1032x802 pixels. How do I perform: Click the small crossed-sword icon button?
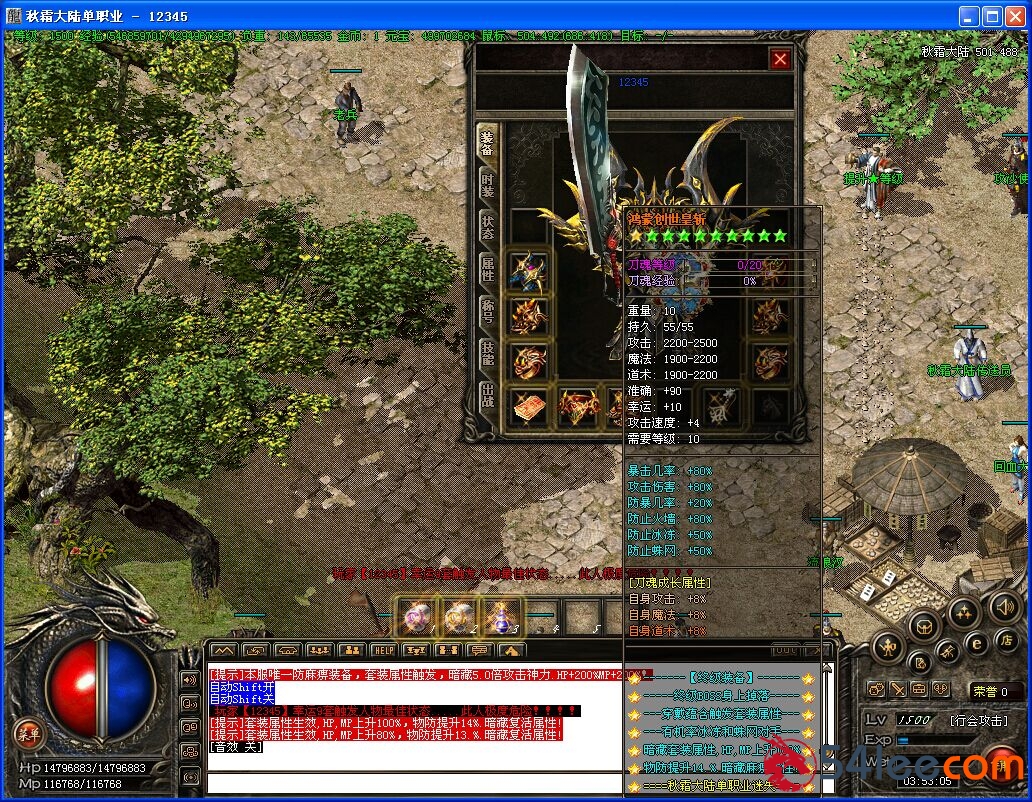898,689
